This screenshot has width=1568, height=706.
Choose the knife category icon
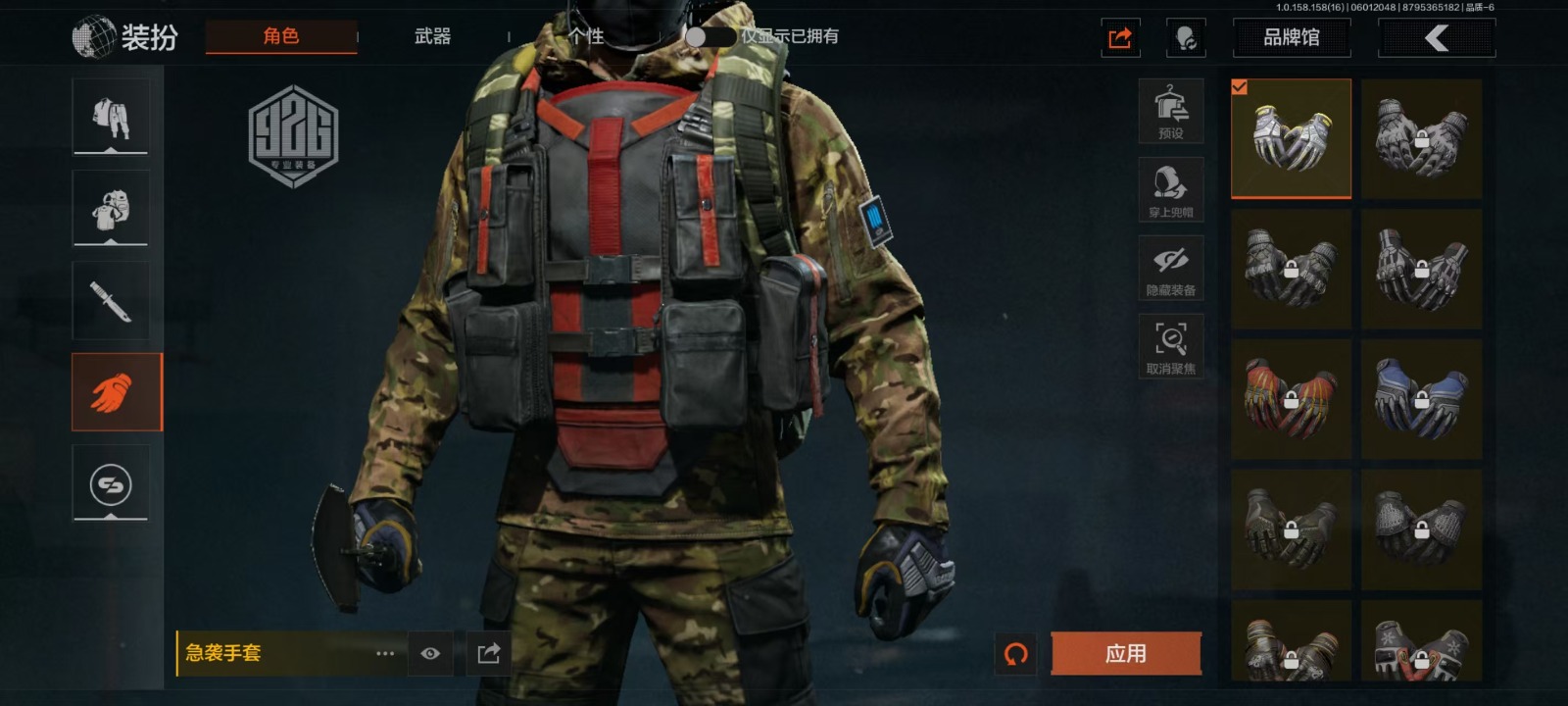click(111, 301)
